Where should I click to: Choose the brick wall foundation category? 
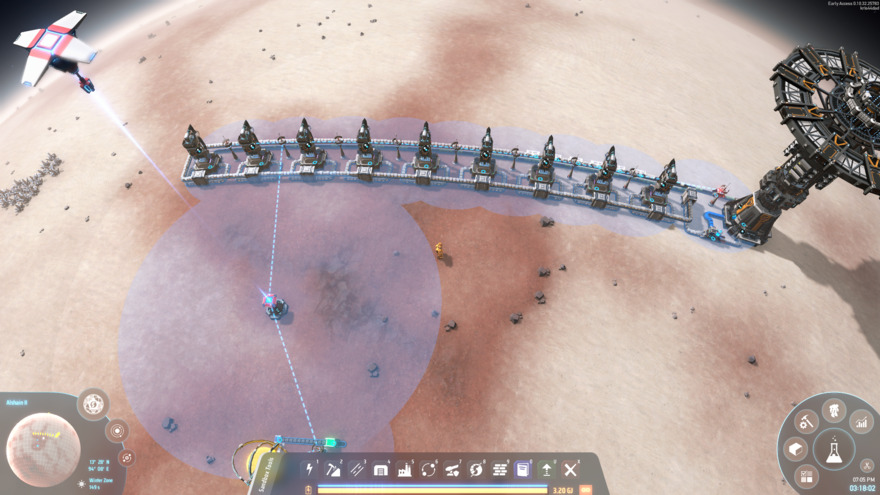point(500,469)
